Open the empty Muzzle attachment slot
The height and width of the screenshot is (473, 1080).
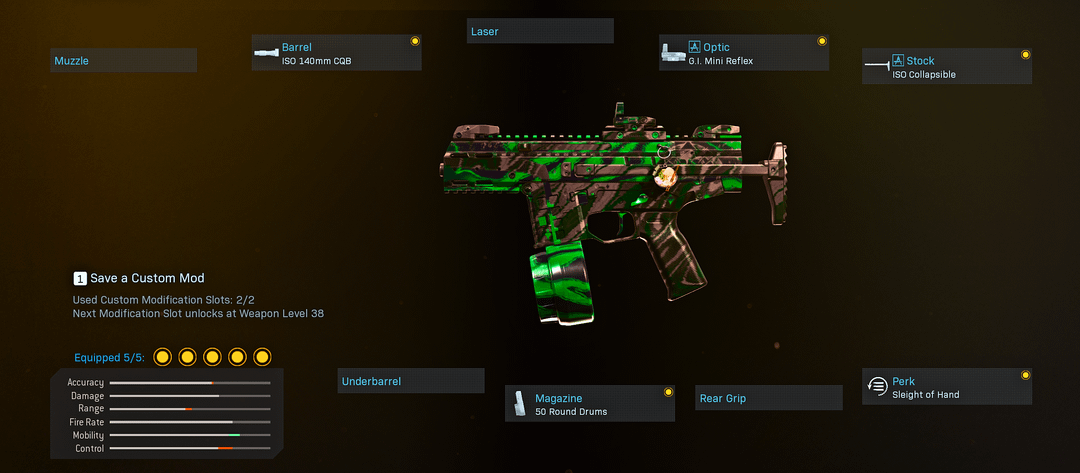coord(123,61)
